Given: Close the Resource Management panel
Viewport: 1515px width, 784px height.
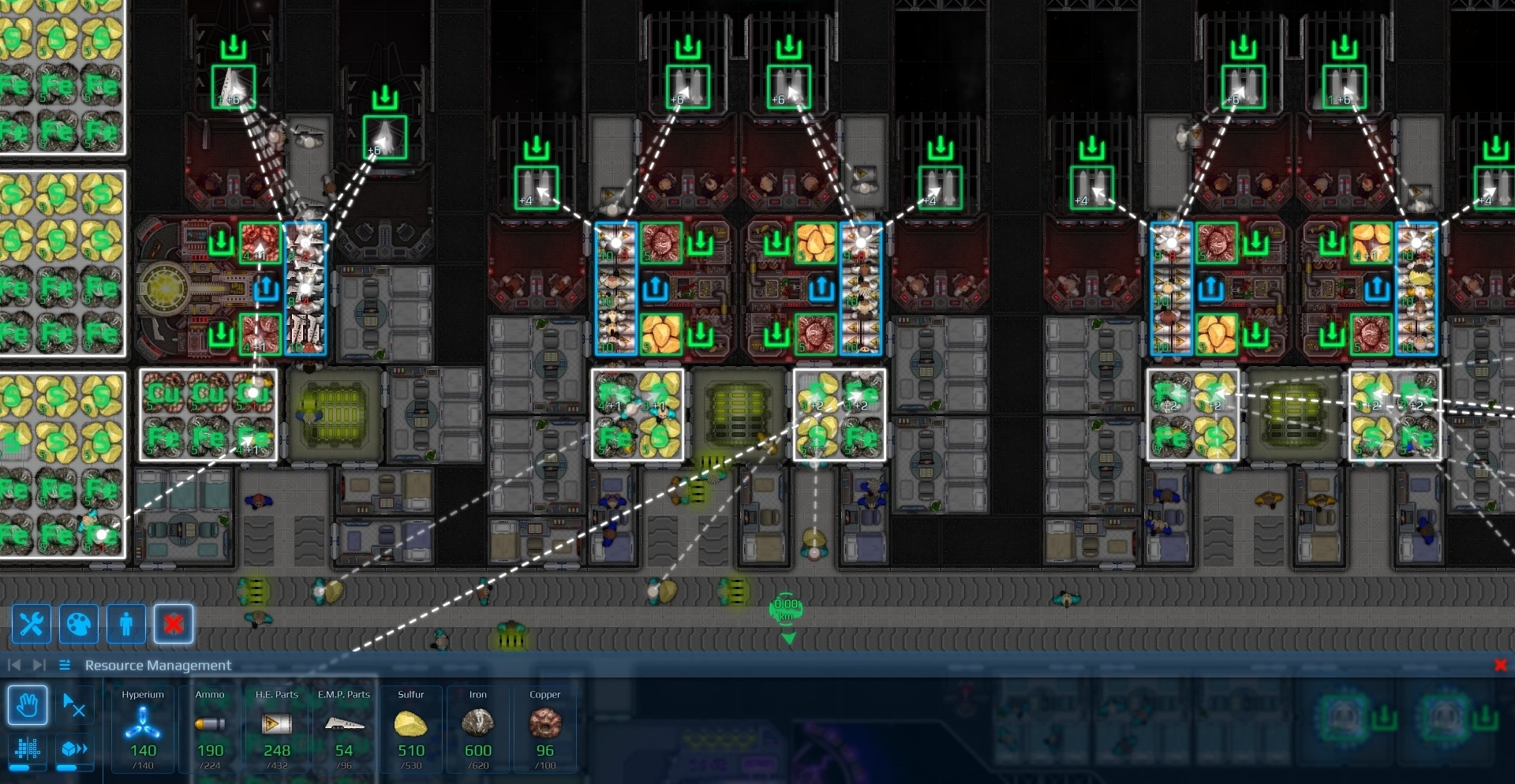Looking at the screenshot, I should (1501, 665).
